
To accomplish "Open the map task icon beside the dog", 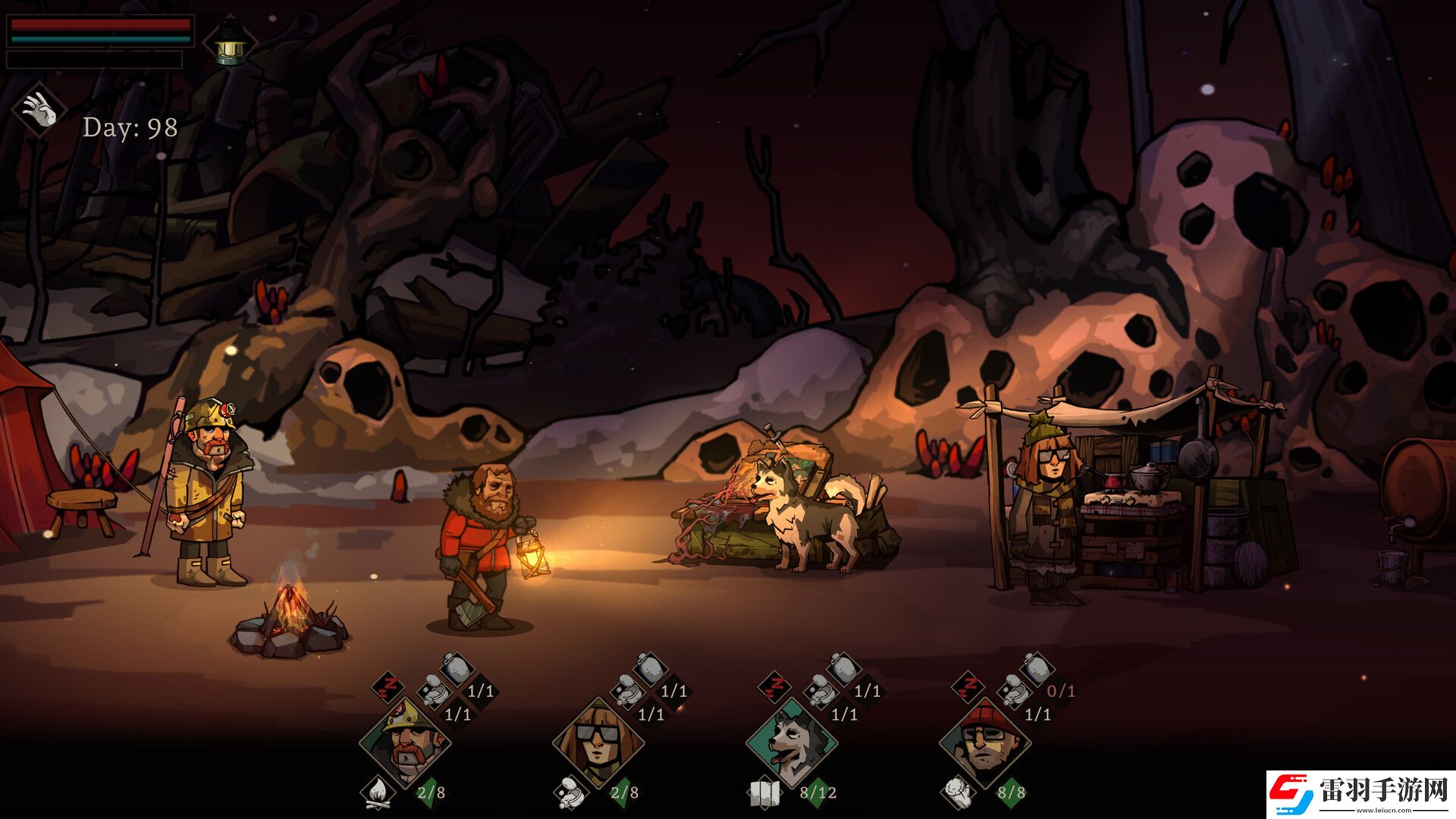I will click(764, 793).
